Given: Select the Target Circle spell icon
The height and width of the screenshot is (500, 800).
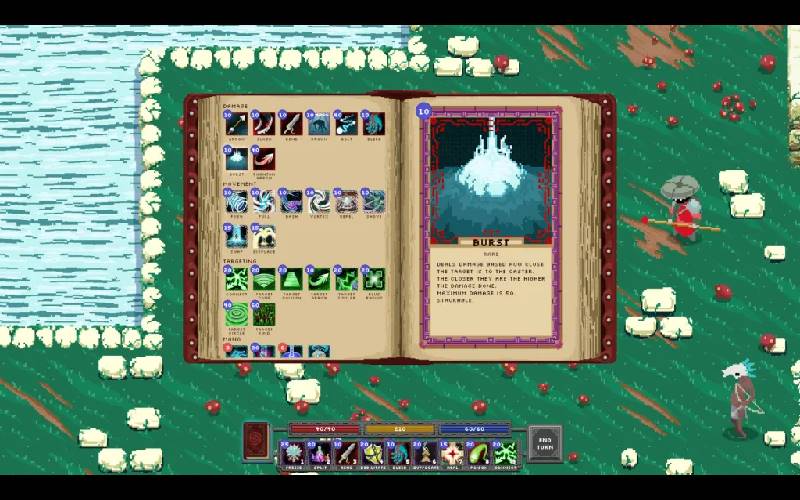Looking at the screenshot, I should pos(237,315).
